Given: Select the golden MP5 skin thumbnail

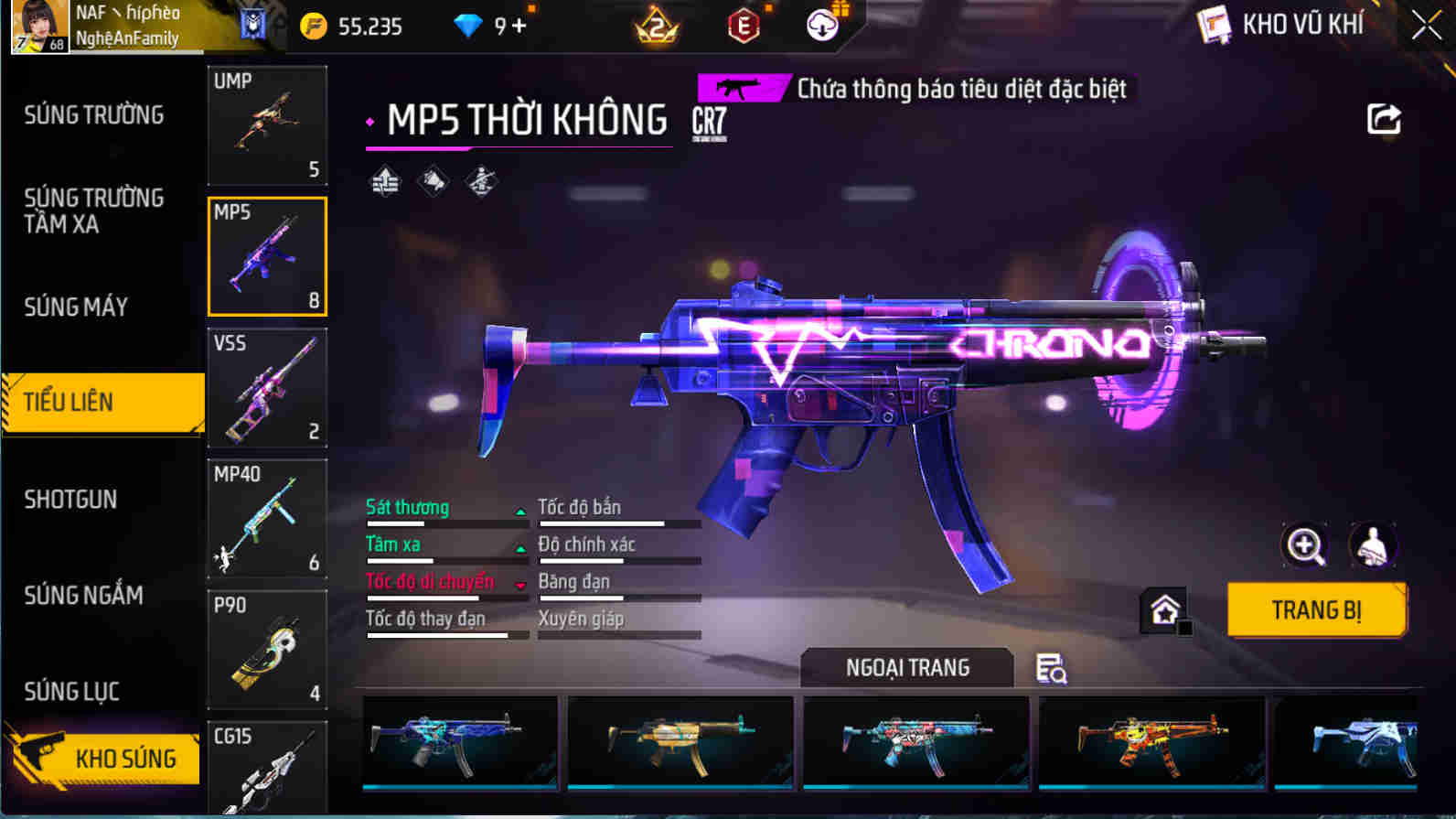Looking at the screenshot, I should coord(680,743).
